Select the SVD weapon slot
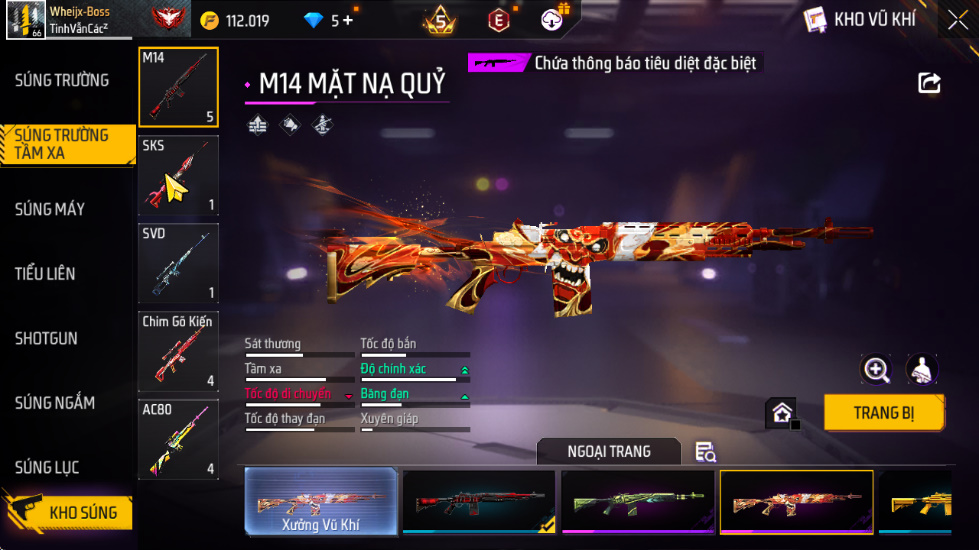Viewport: 979px width, 550px height. point(178,262)
